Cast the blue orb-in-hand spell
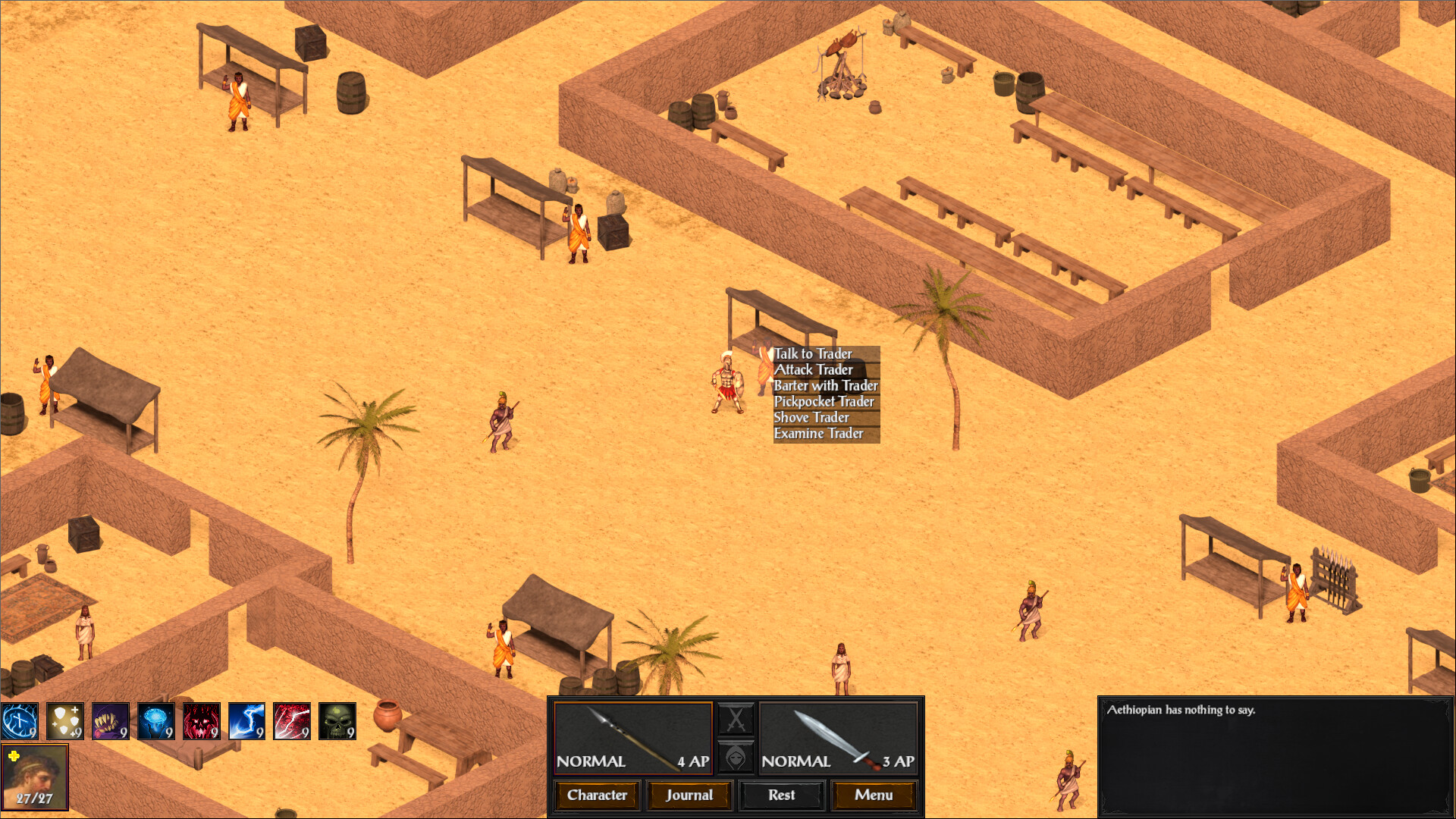The width and height of the screenshot is (1456, 819). pyautogui.click(x=155, y=720)
